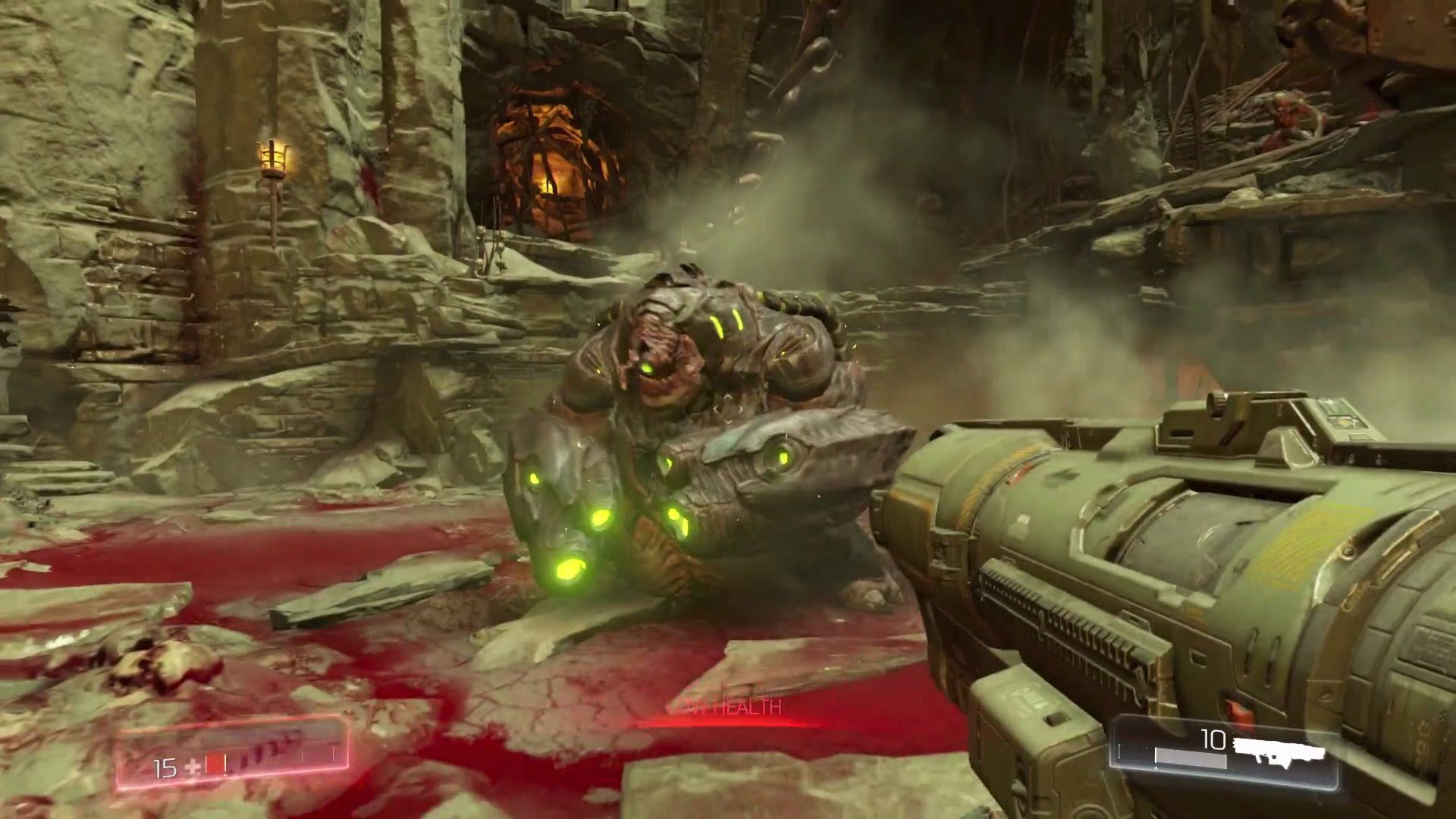Click the red armor pip beside the health cross
Viewport: 1456px width, 819px height.
214,763
